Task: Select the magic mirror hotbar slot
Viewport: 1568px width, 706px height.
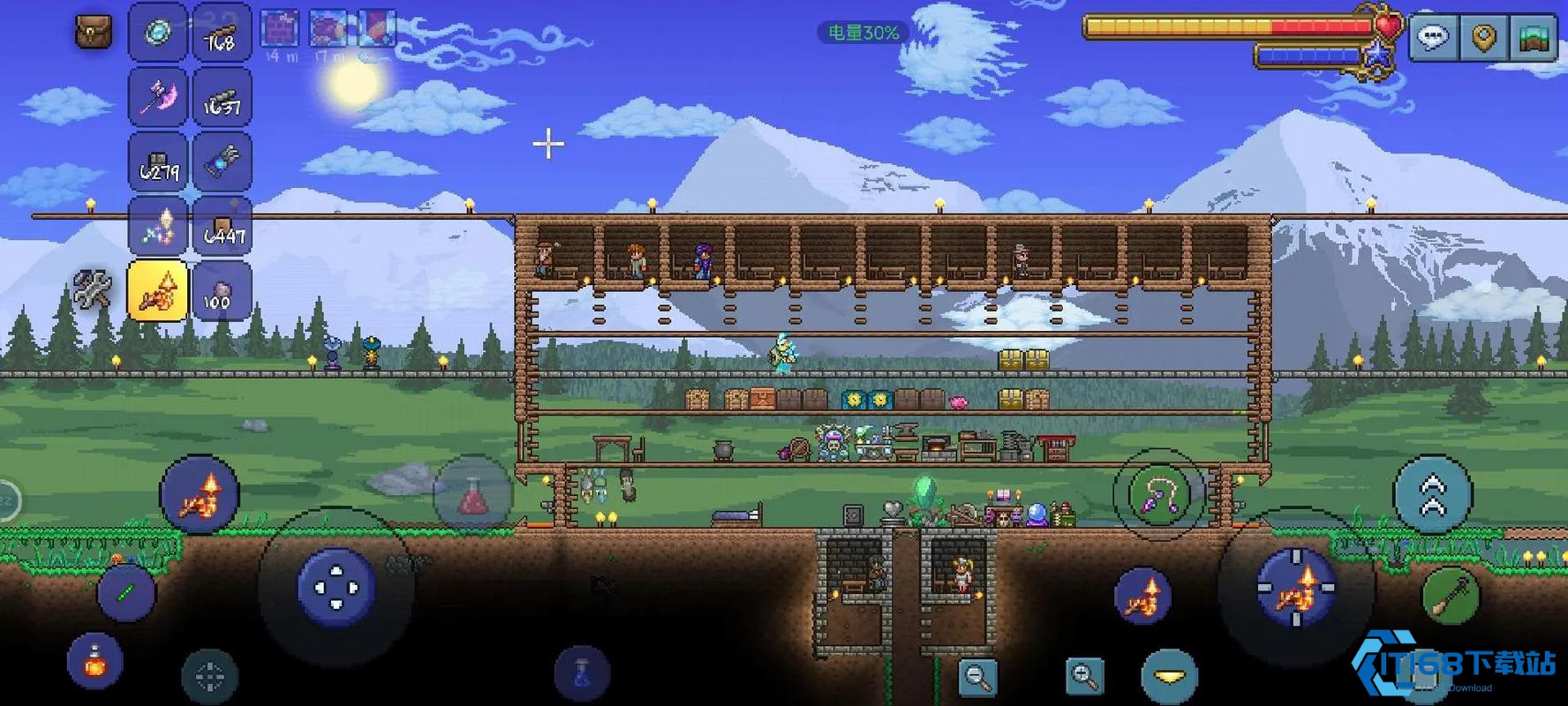Action: [x=158, y=34]
